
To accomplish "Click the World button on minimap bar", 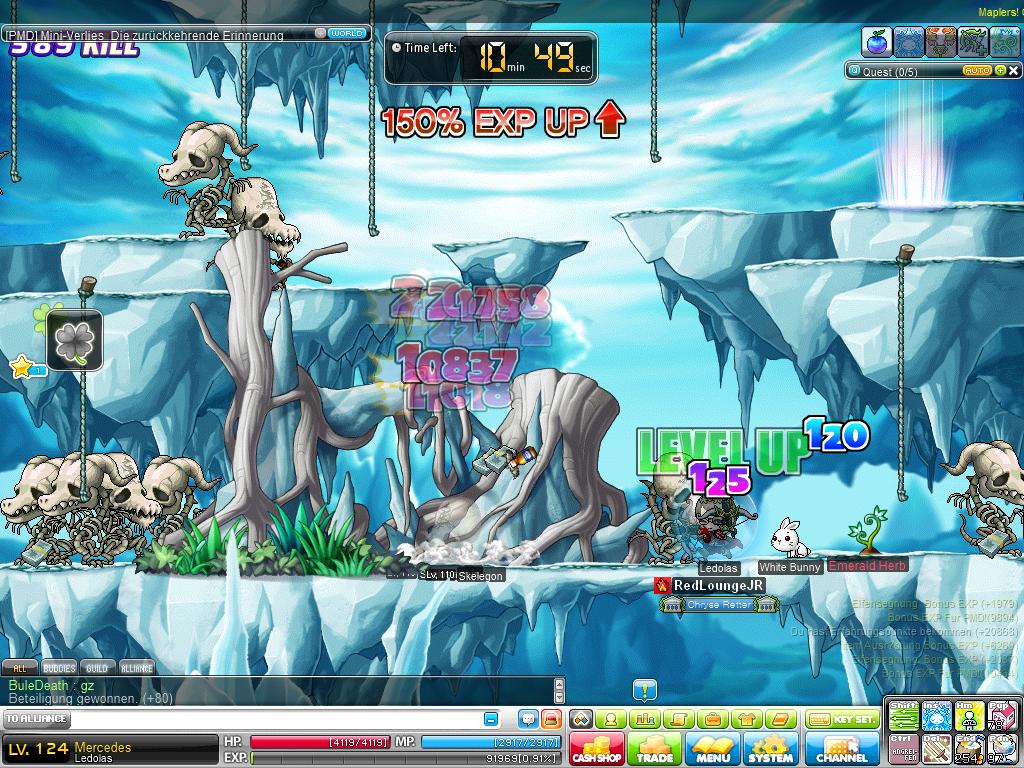I will pos(346,33).
